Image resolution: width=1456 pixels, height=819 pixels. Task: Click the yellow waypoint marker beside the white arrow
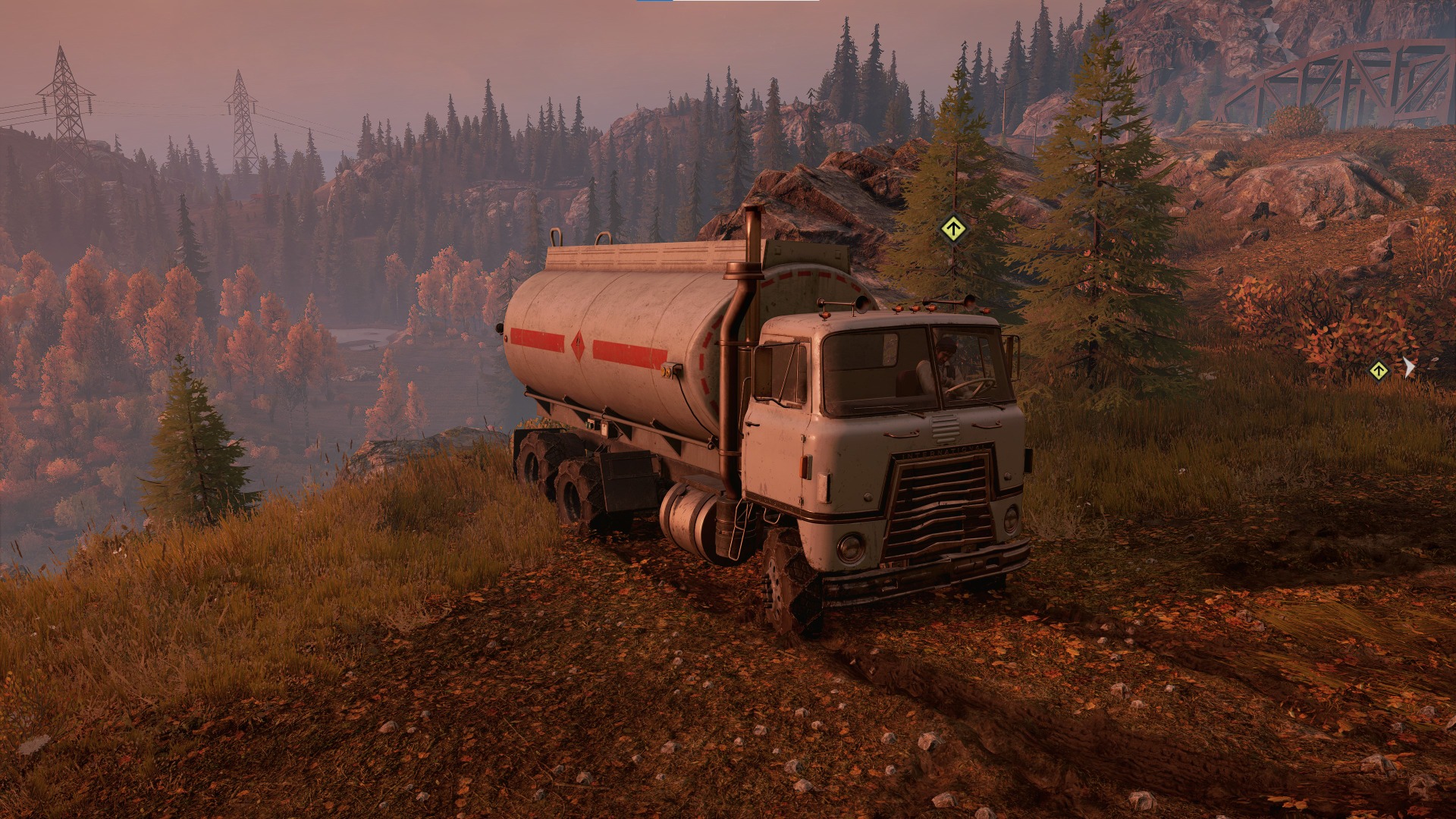(x=1378, y=371)
